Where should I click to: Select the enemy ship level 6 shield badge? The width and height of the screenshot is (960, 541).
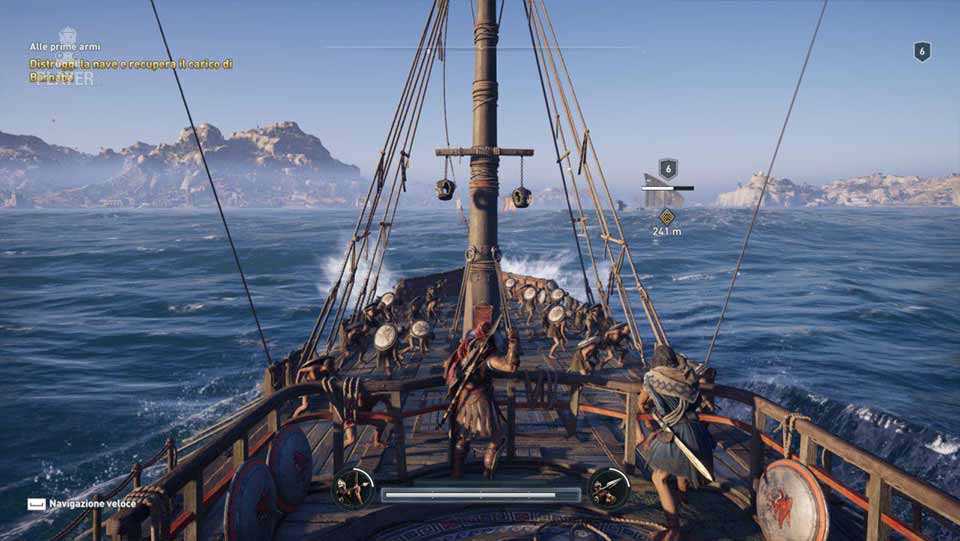coord(668,169)
